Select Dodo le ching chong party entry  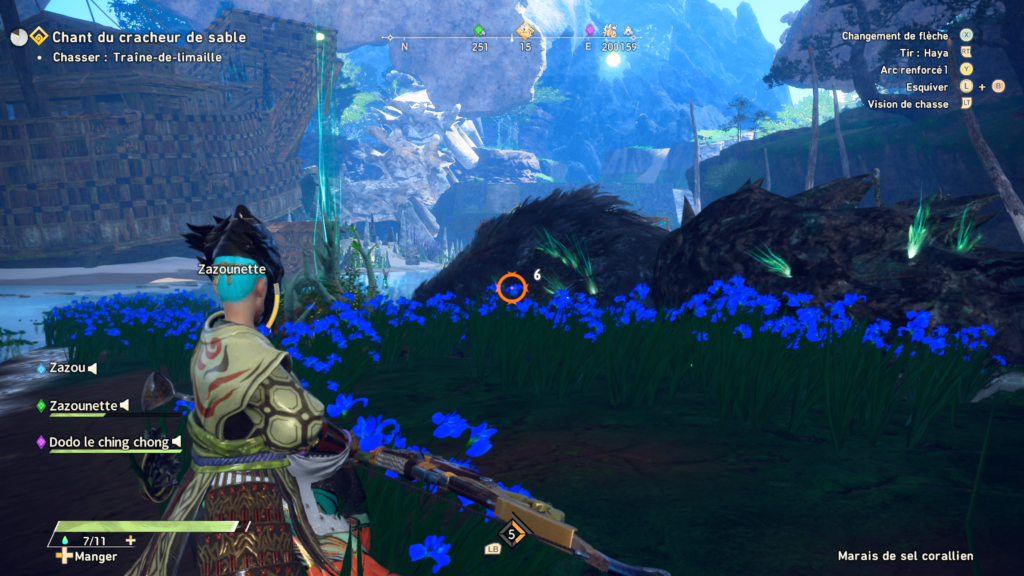[x=109, y=441]
